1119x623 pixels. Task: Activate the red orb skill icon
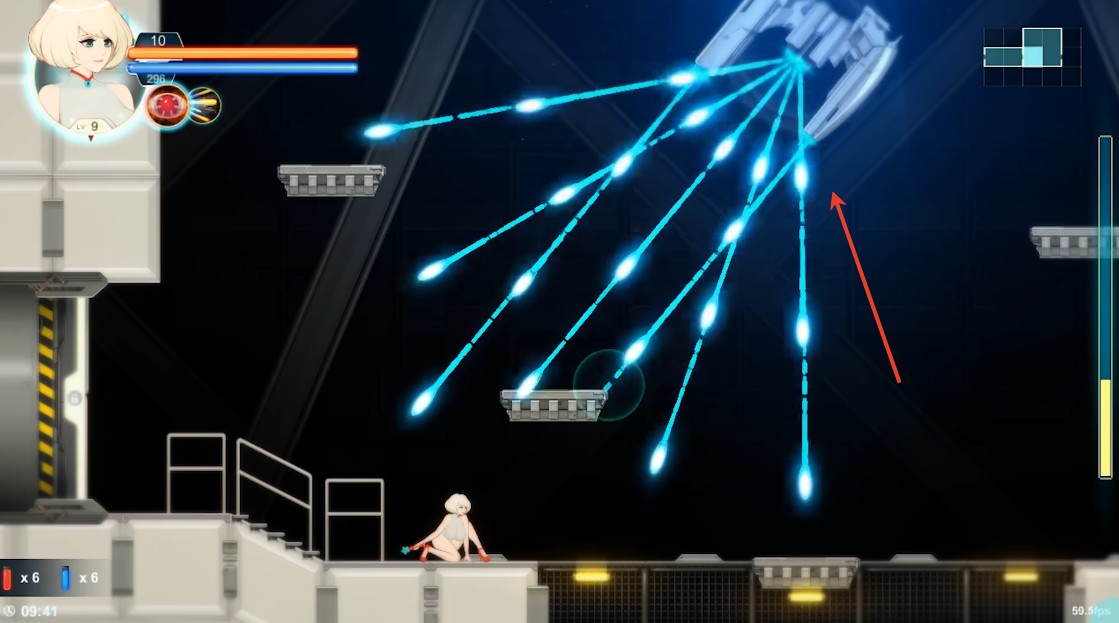164,106
